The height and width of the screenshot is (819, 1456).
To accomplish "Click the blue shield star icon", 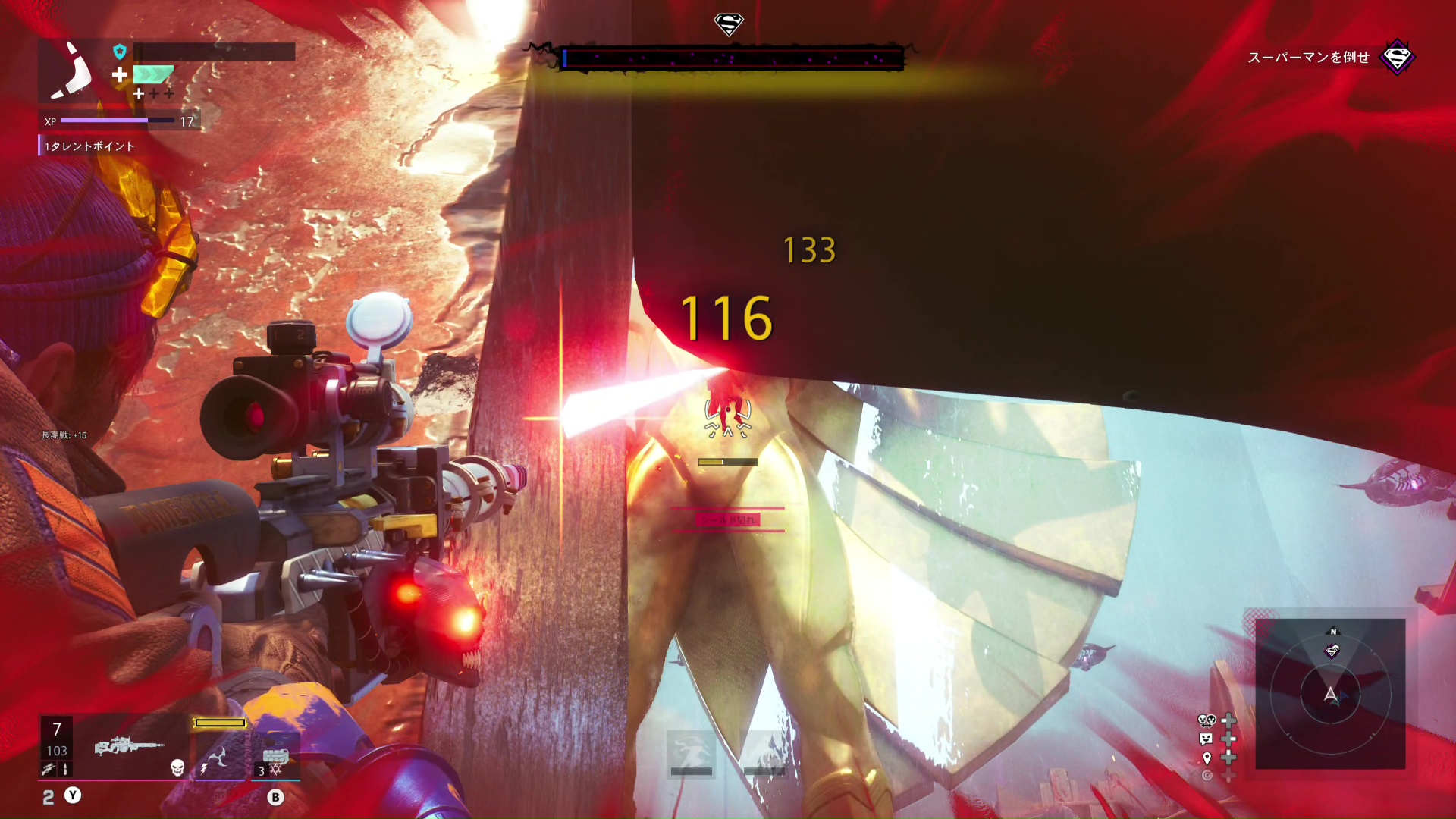I will [120, 52].
